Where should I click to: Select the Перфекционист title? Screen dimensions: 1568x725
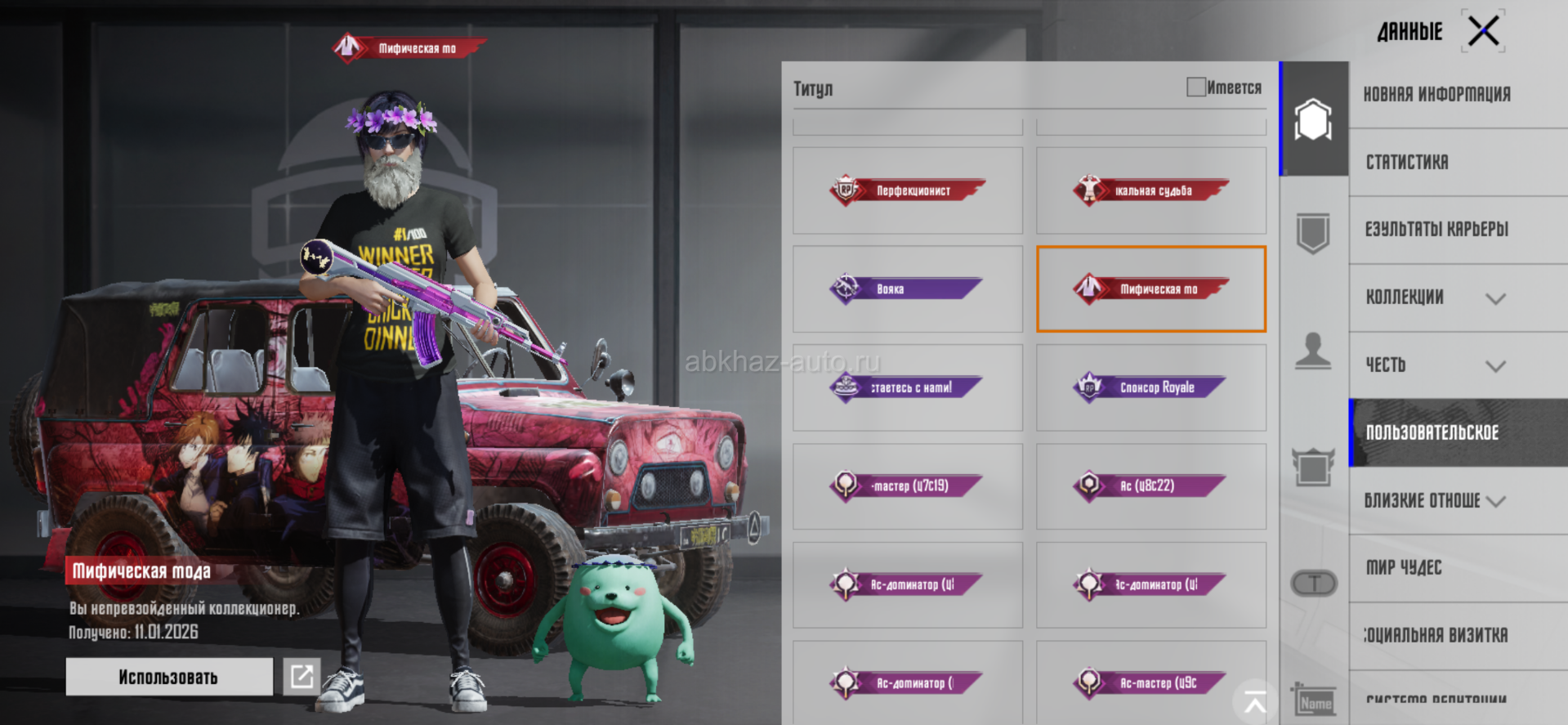coord(907,190)
